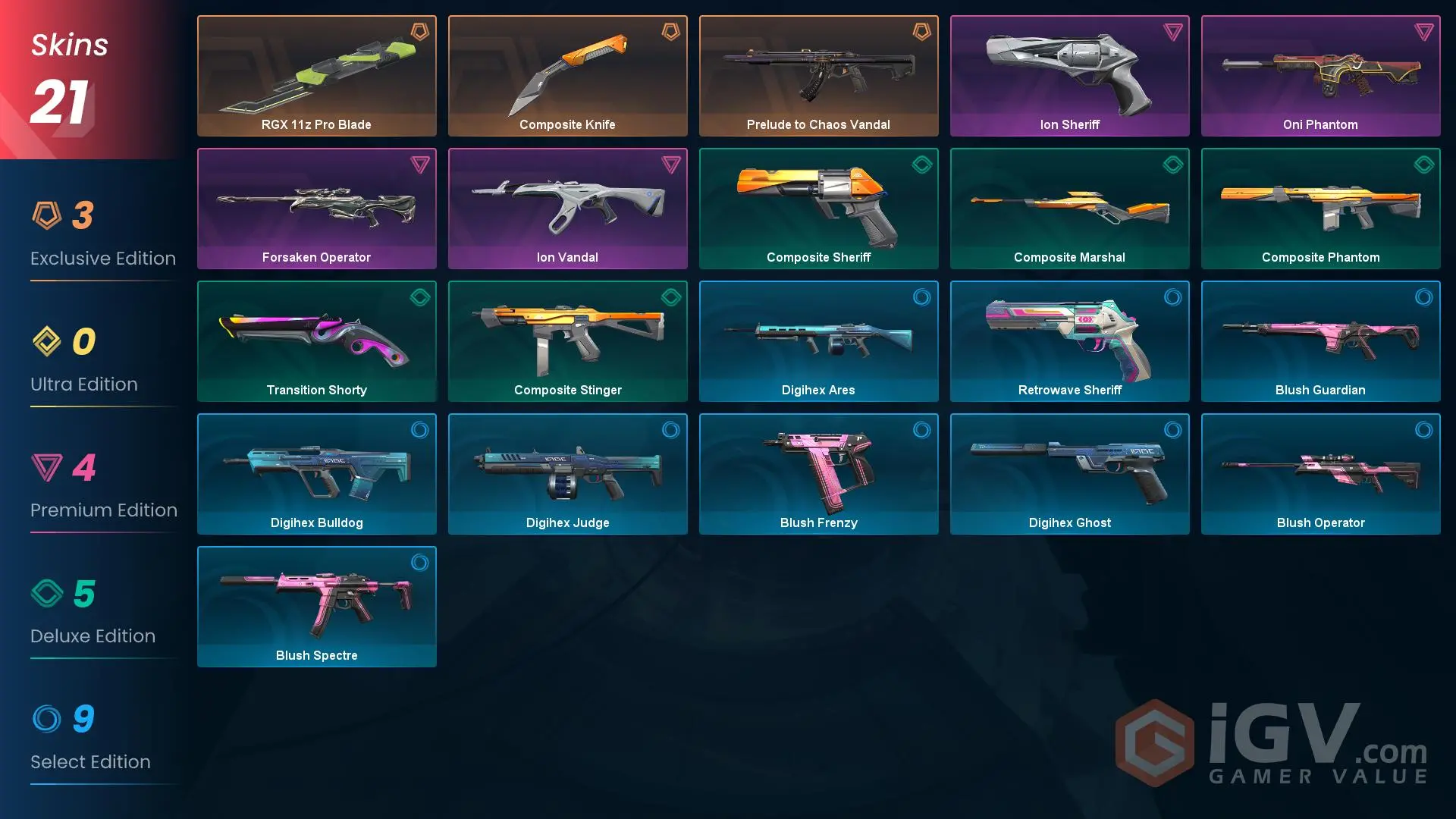The image size is (1456, 819).
Task: Select the Blush Spectre skin thumbnail
Action: point(316,606)
